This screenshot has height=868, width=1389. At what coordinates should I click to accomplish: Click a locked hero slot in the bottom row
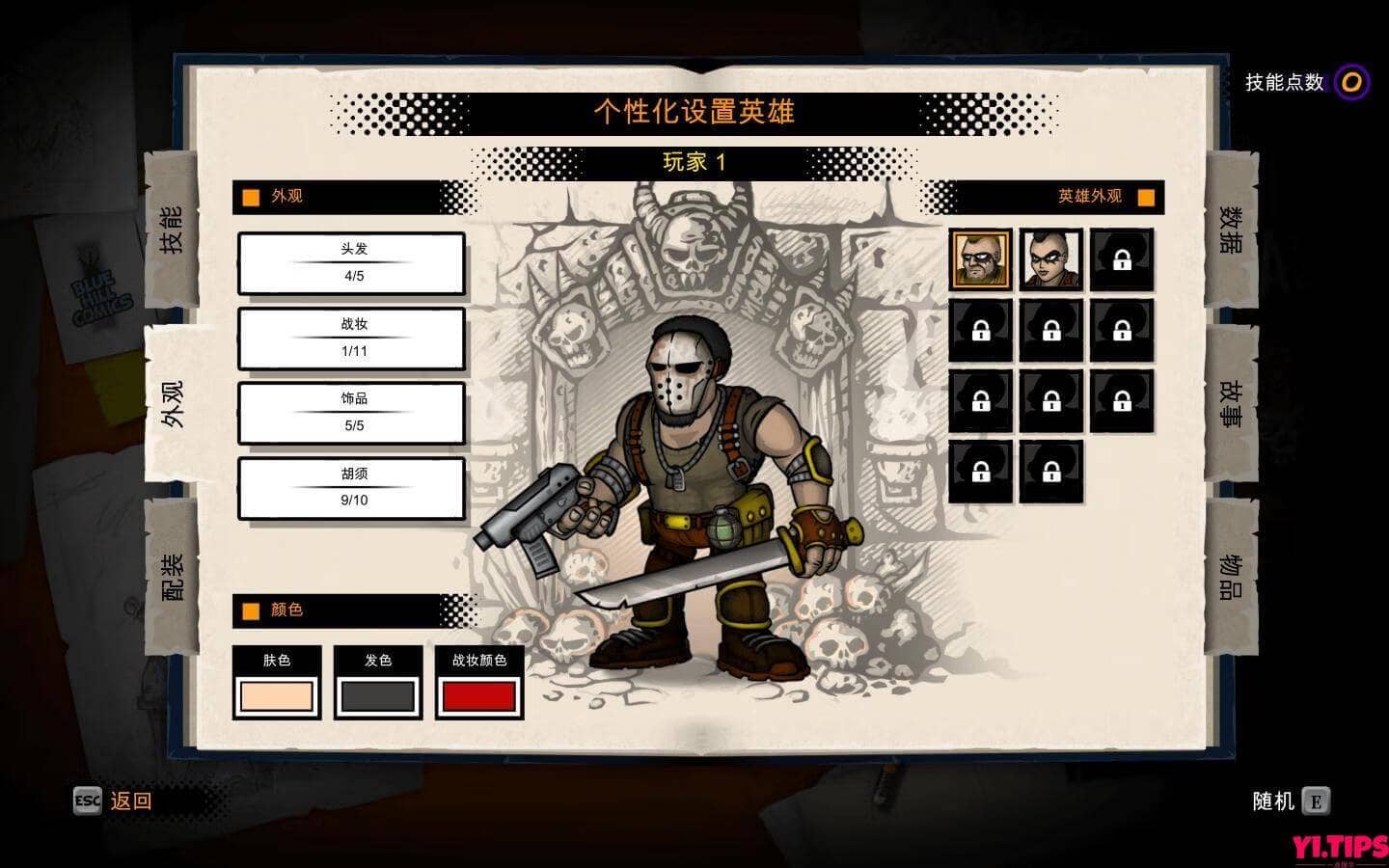tap(980, 473)
